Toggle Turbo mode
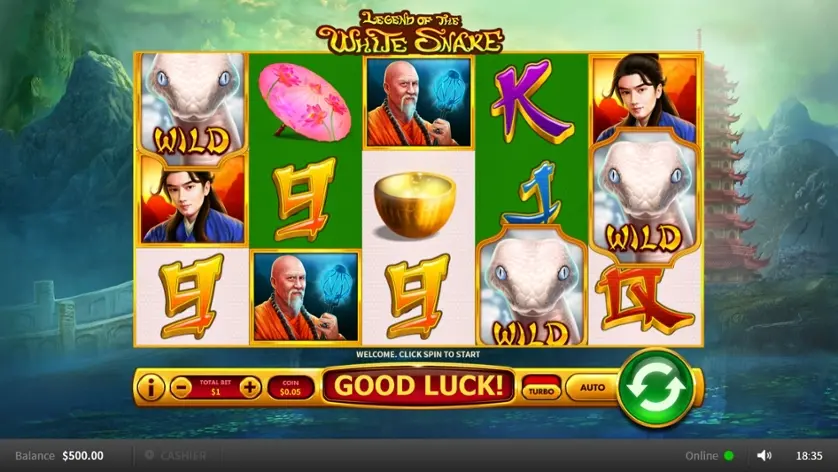838x472 pixels. click(541, 387)
